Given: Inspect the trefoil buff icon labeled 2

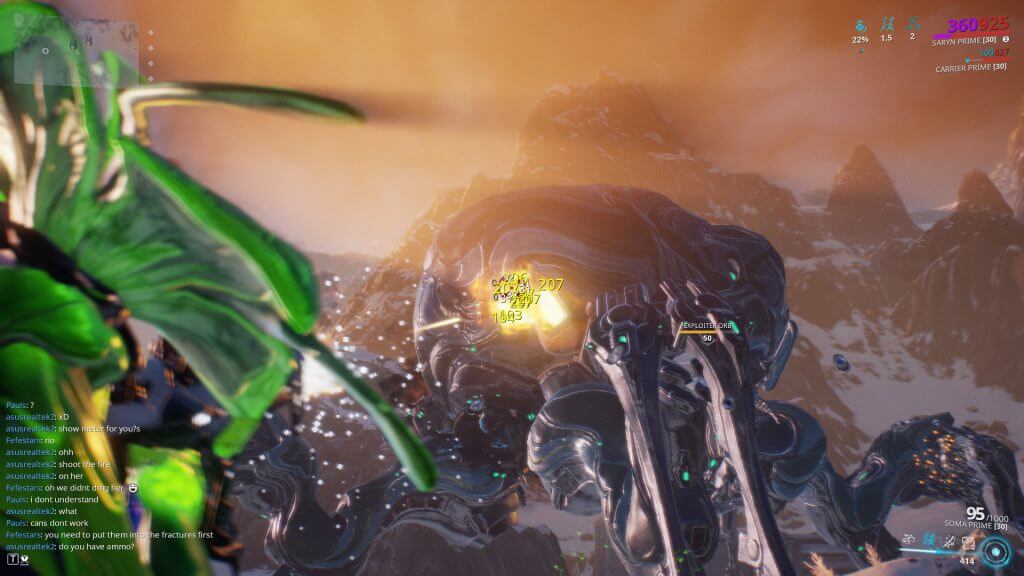Looking at the screenshot, I should point(912,24).
